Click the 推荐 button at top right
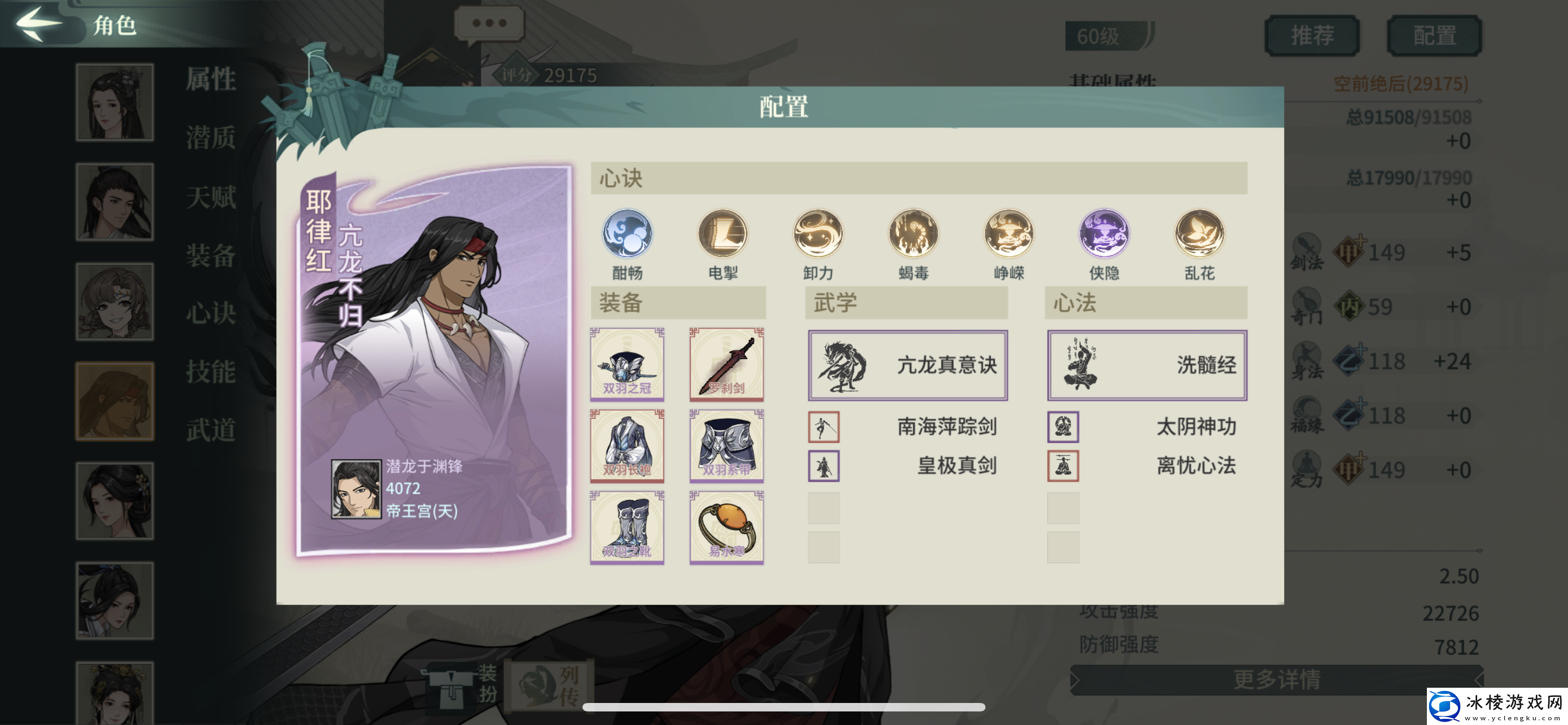 pos(1312,34)
